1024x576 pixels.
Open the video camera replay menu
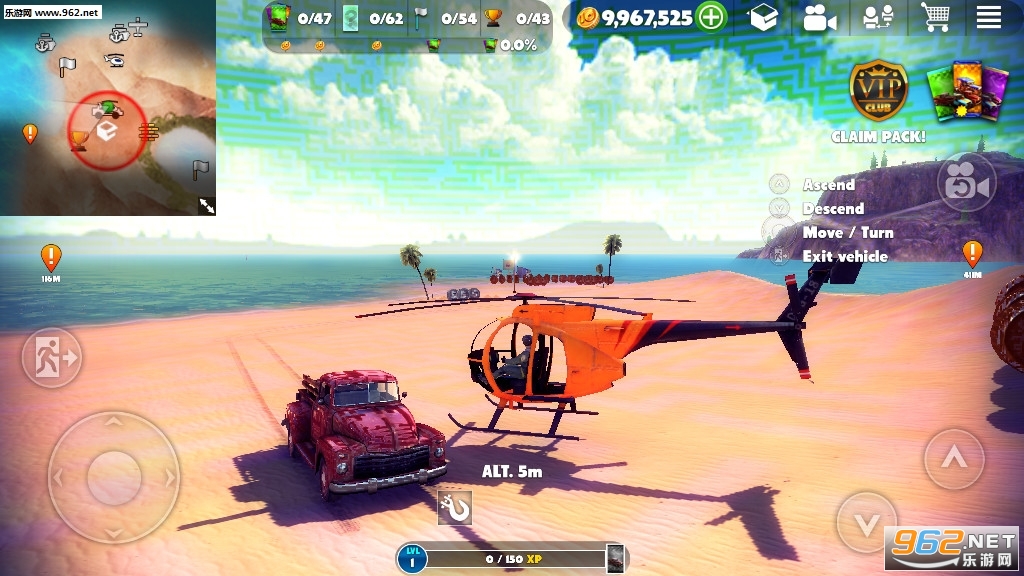pos(819,18)
